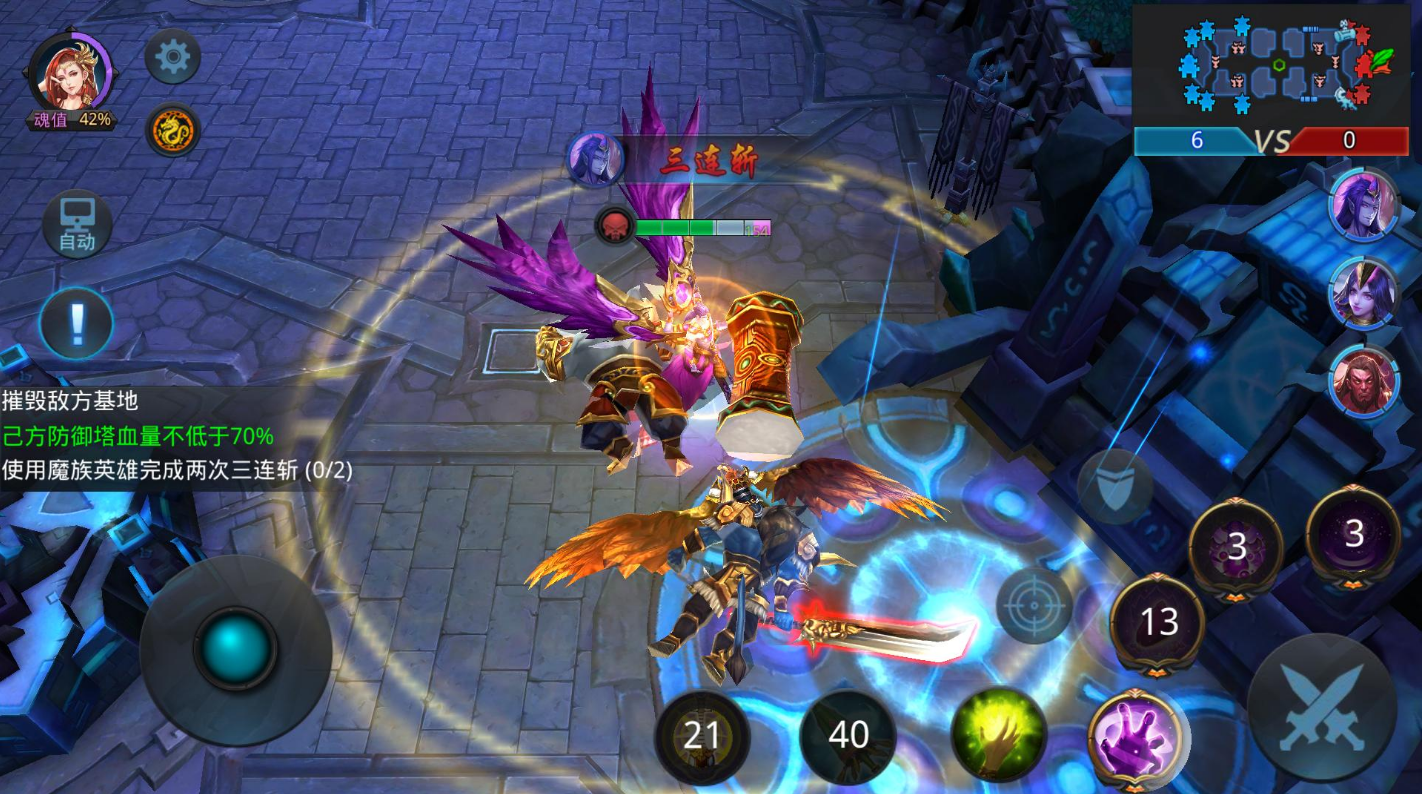This screenshot has height=794, width=1422.
Task: Toggle the 自动 auto-battle button
Action: click(77, 224)
